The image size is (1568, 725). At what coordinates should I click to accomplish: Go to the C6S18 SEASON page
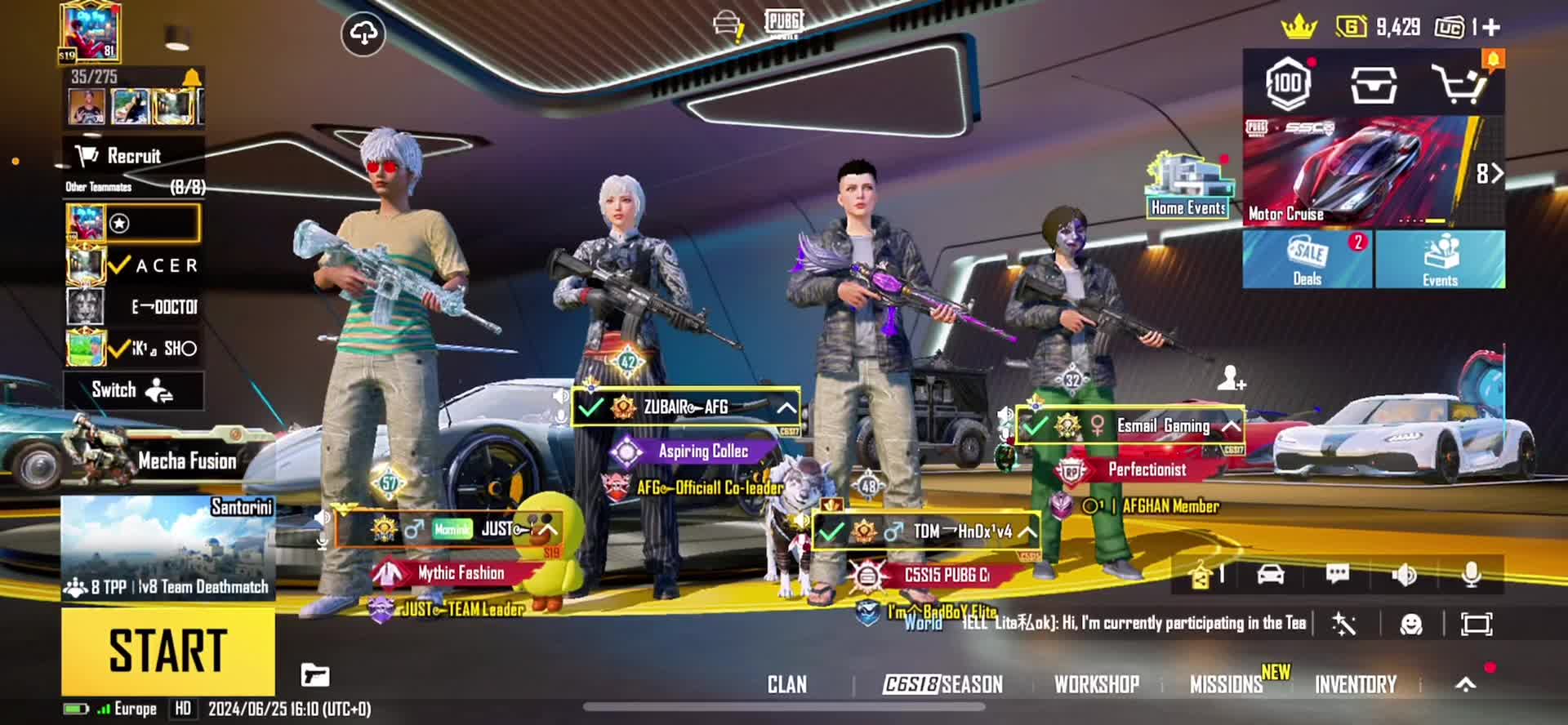point(942,684)
